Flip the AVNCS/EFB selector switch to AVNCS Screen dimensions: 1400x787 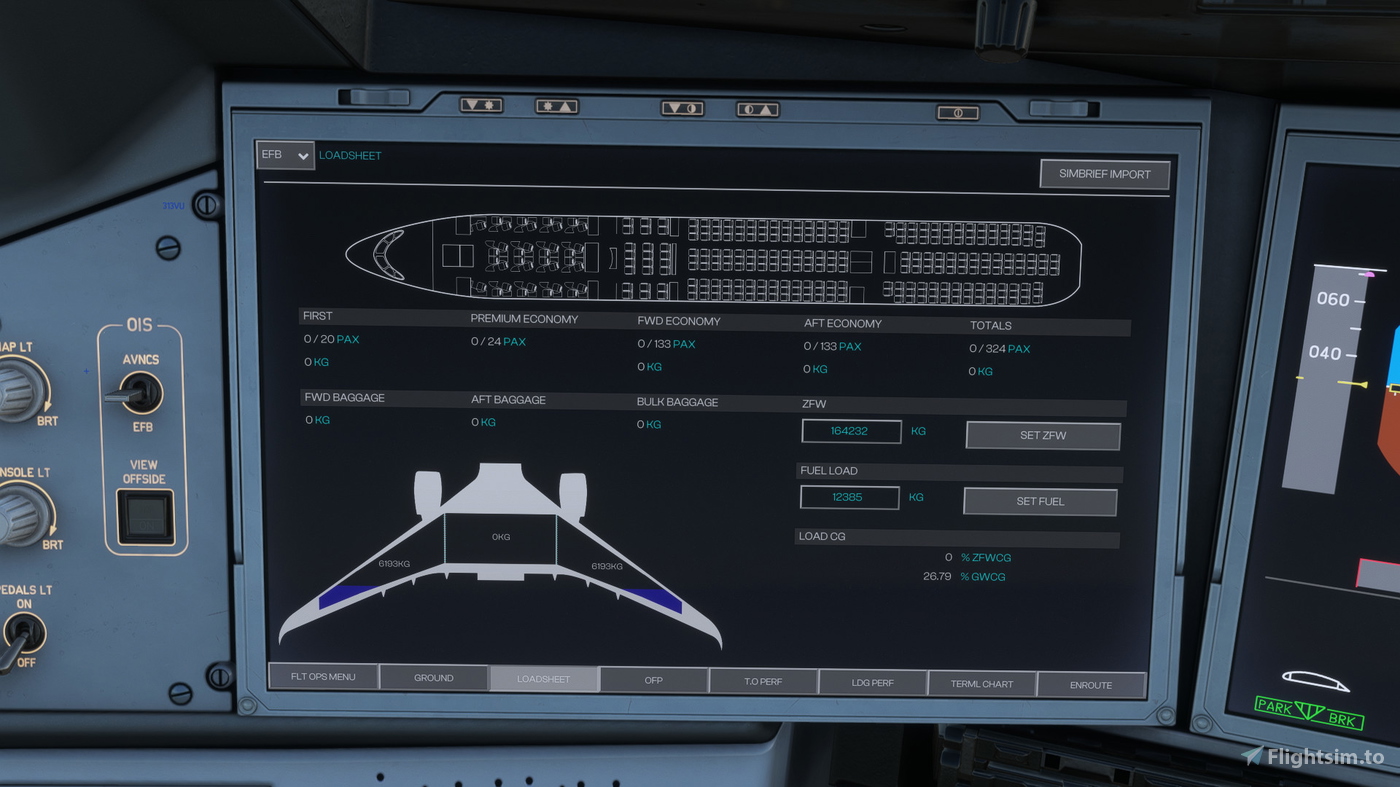click(x=140, y=390)
